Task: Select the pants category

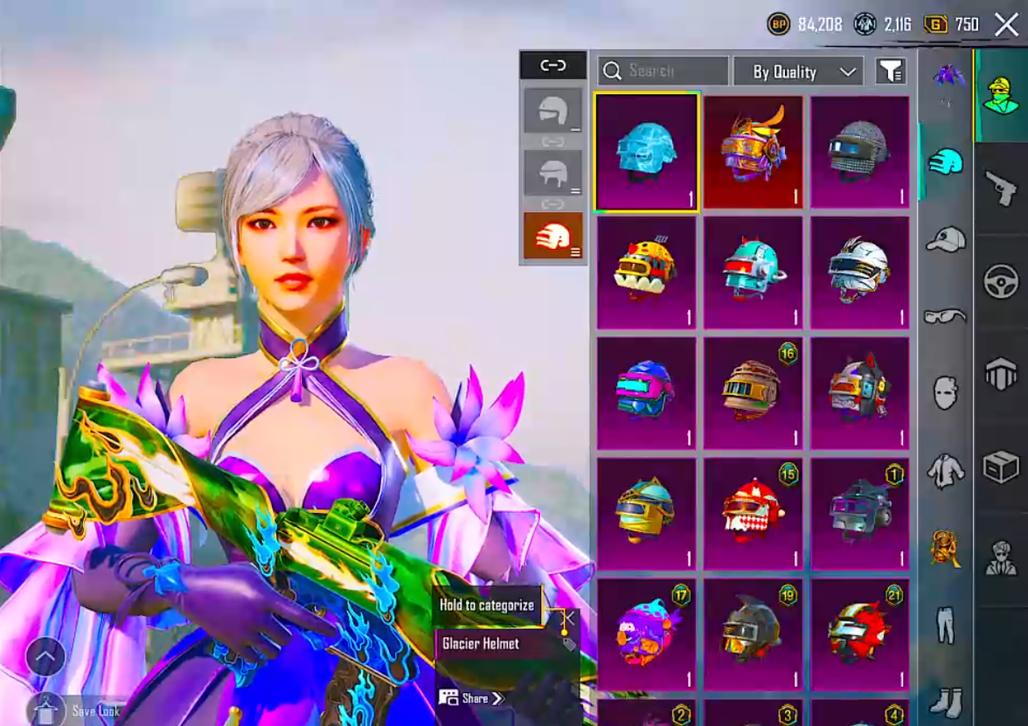Action: point(945,625)
